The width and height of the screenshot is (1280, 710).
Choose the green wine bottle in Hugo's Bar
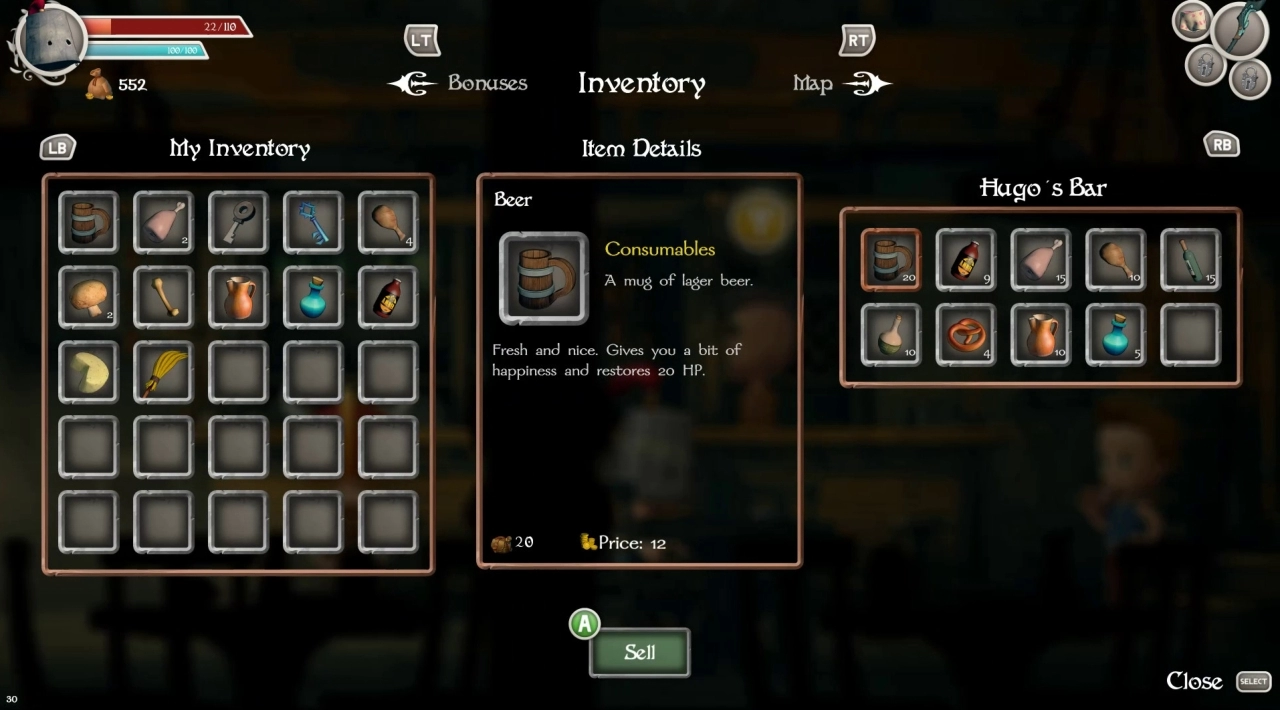click(1190, 260)
